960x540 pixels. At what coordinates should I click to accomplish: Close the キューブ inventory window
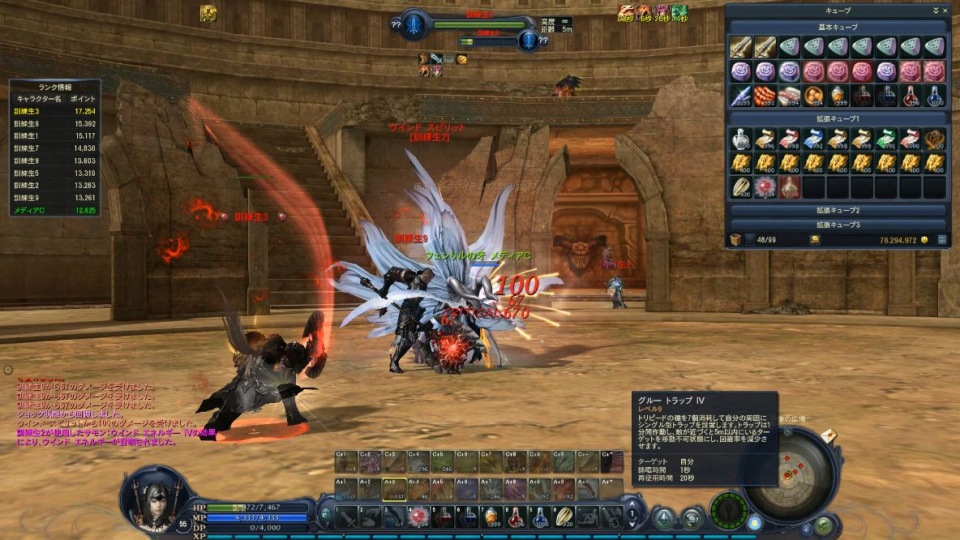click(945, 10)
